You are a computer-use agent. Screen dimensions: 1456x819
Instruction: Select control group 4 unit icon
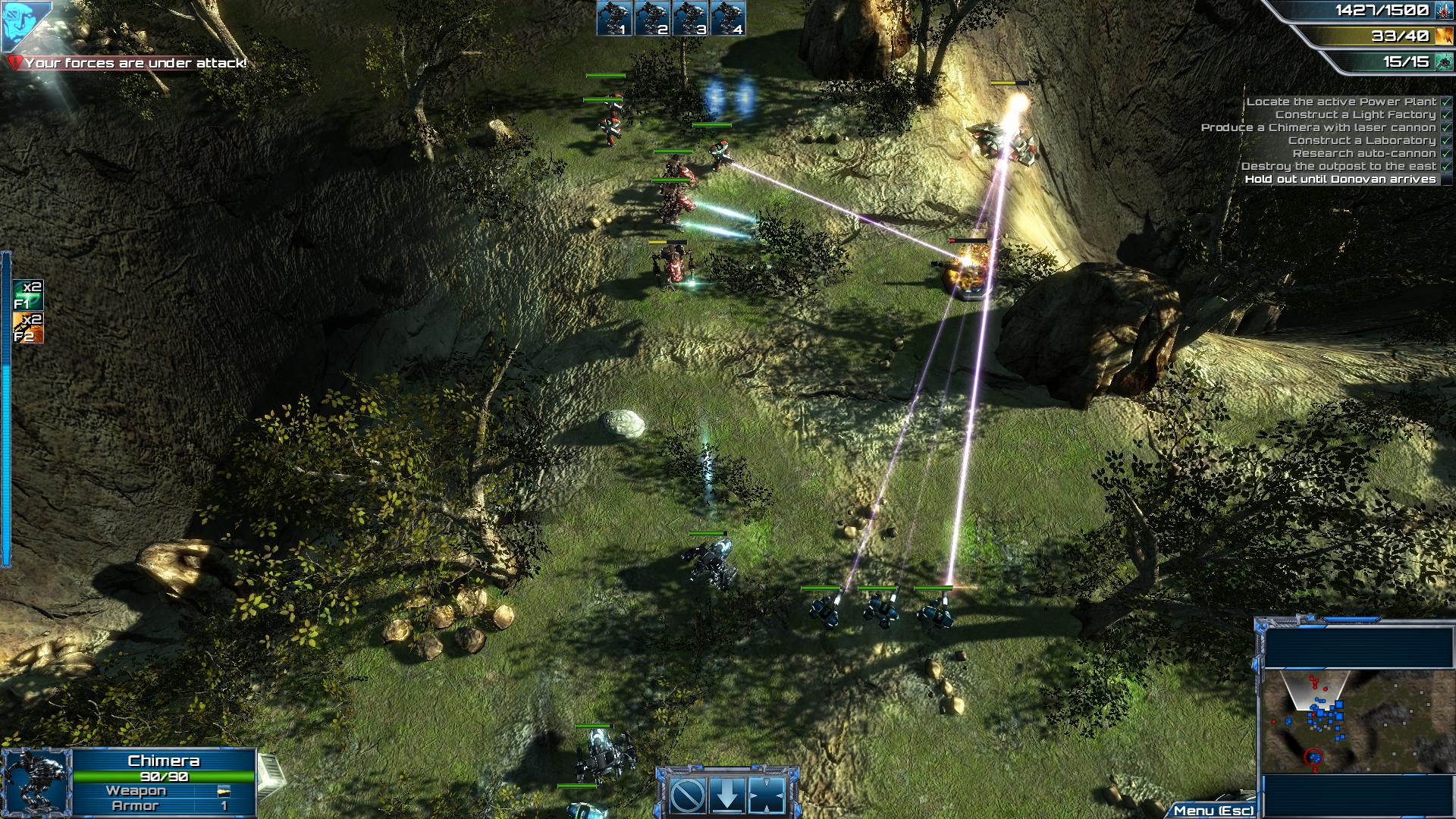coord(728,18)
